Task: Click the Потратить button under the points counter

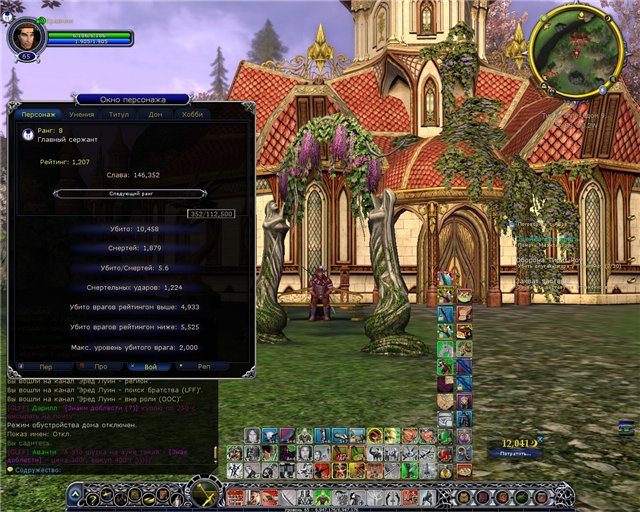Action: pyautogui.click(x=514, y=453)
